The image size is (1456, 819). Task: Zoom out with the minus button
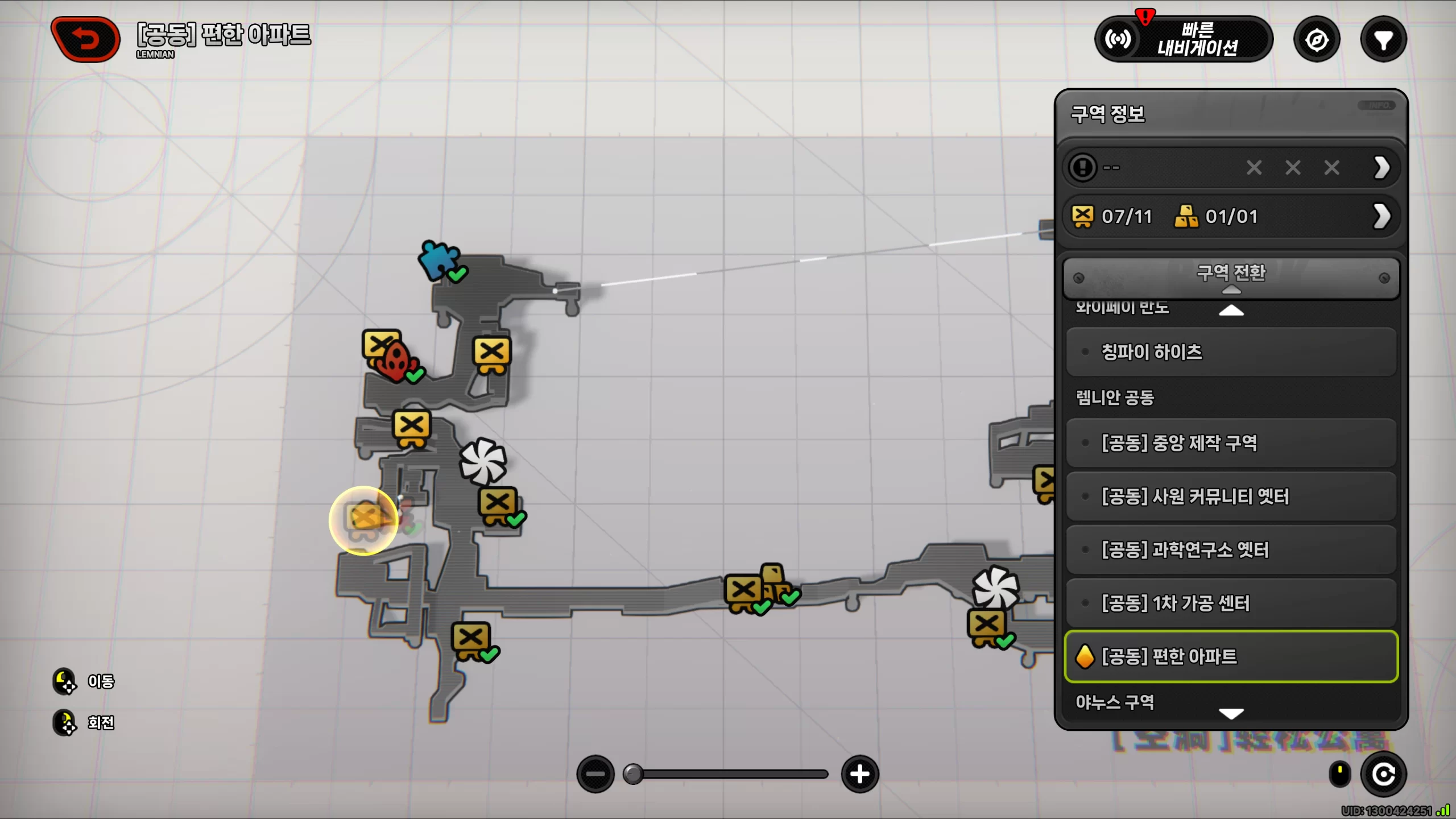point(595,774)
